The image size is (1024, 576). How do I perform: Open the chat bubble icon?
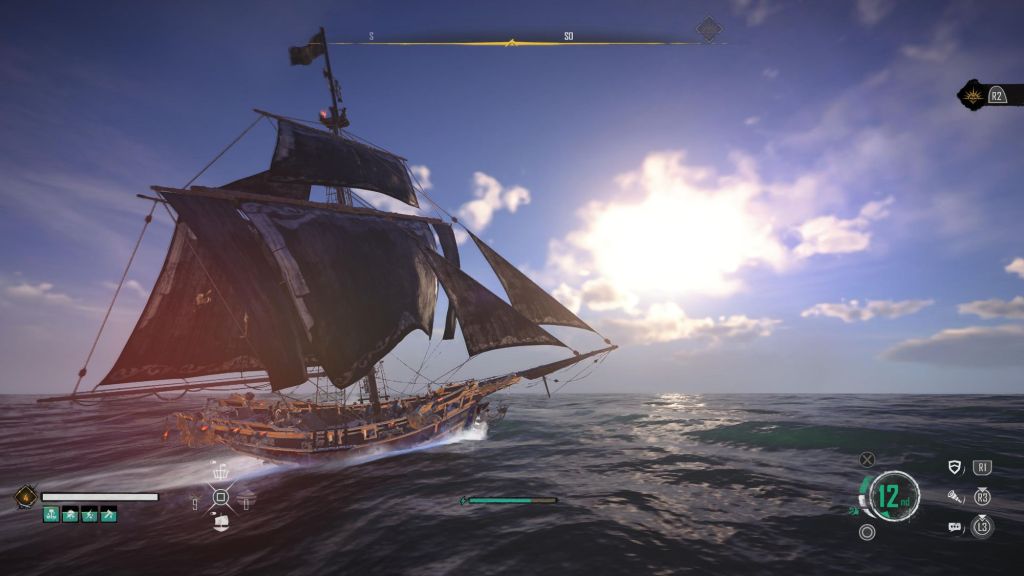[955, 526]
